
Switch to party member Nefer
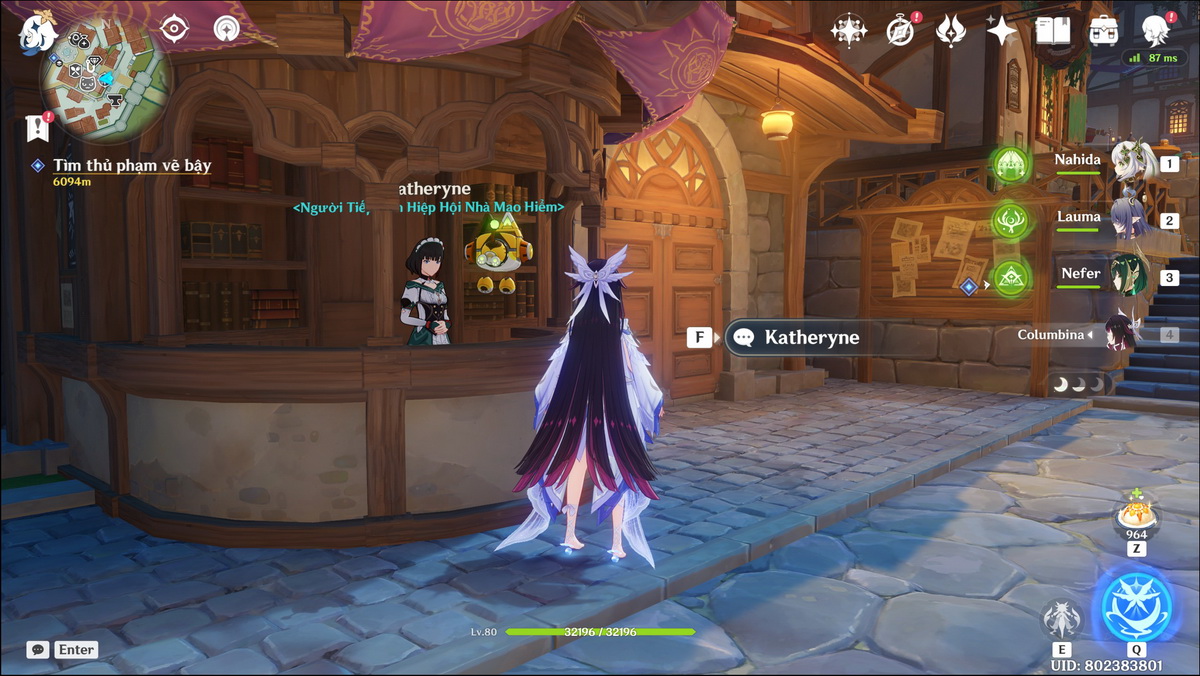pos(1130,276)
